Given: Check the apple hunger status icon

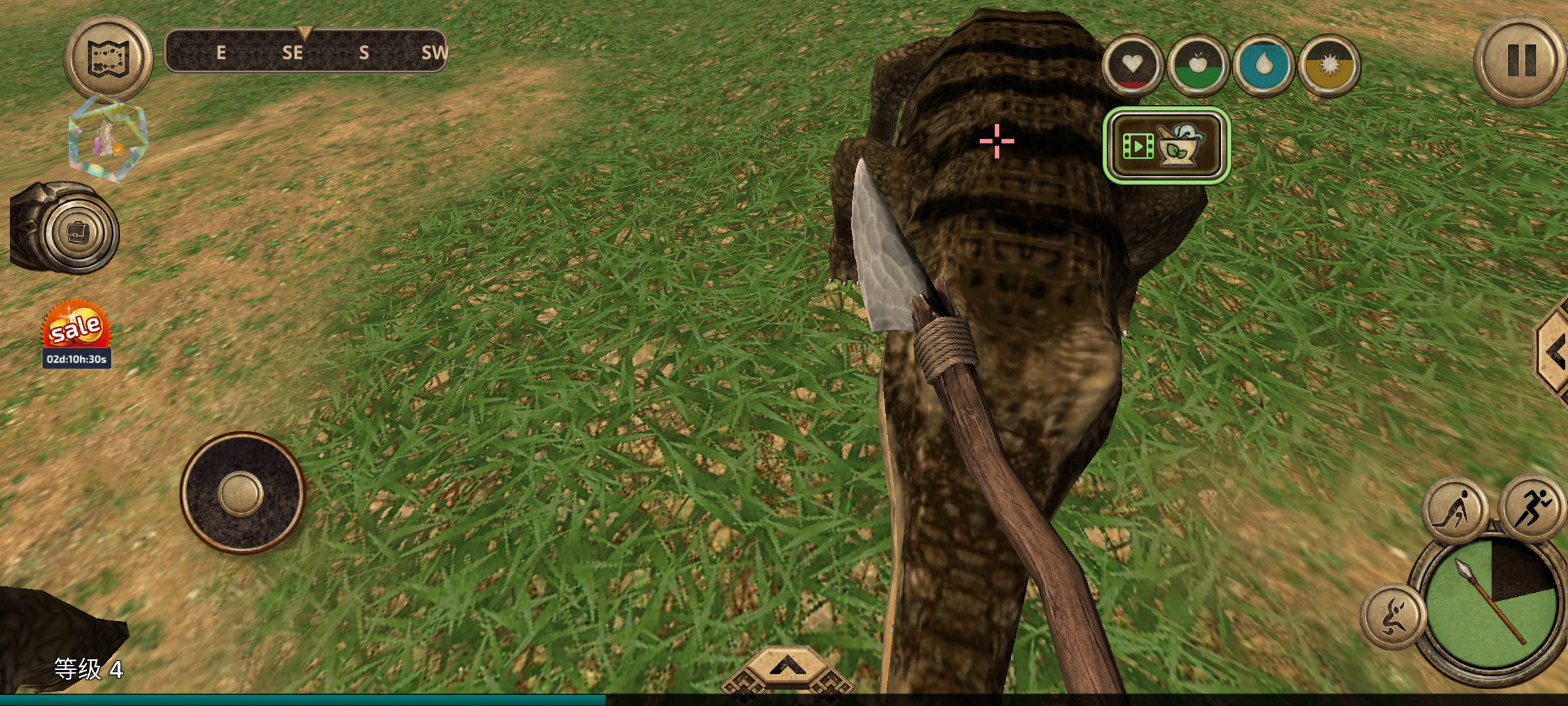Looking at the screenshot, I should (x=1198, y=65).
